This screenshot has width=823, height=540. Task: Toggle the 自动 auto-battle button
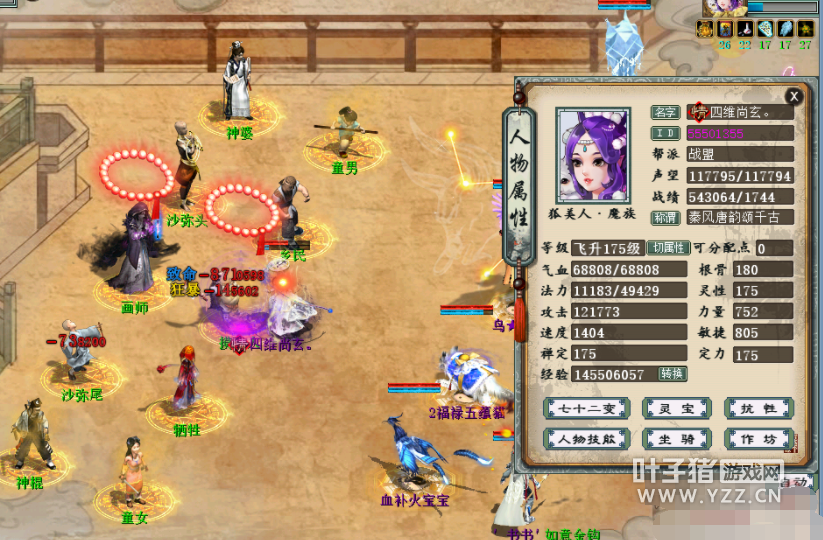click(x=795, y=482)
